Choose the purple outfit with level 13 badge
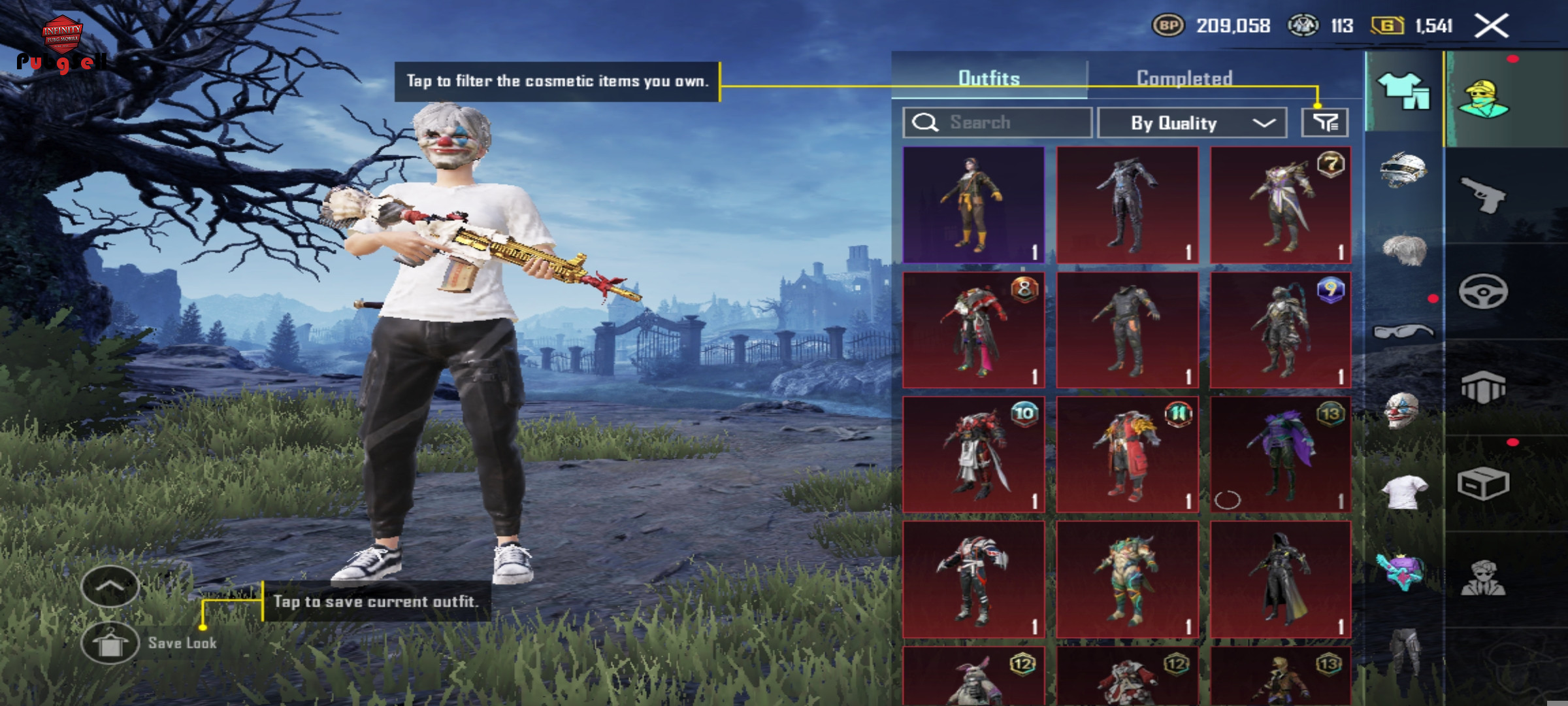 (1281, 454)
